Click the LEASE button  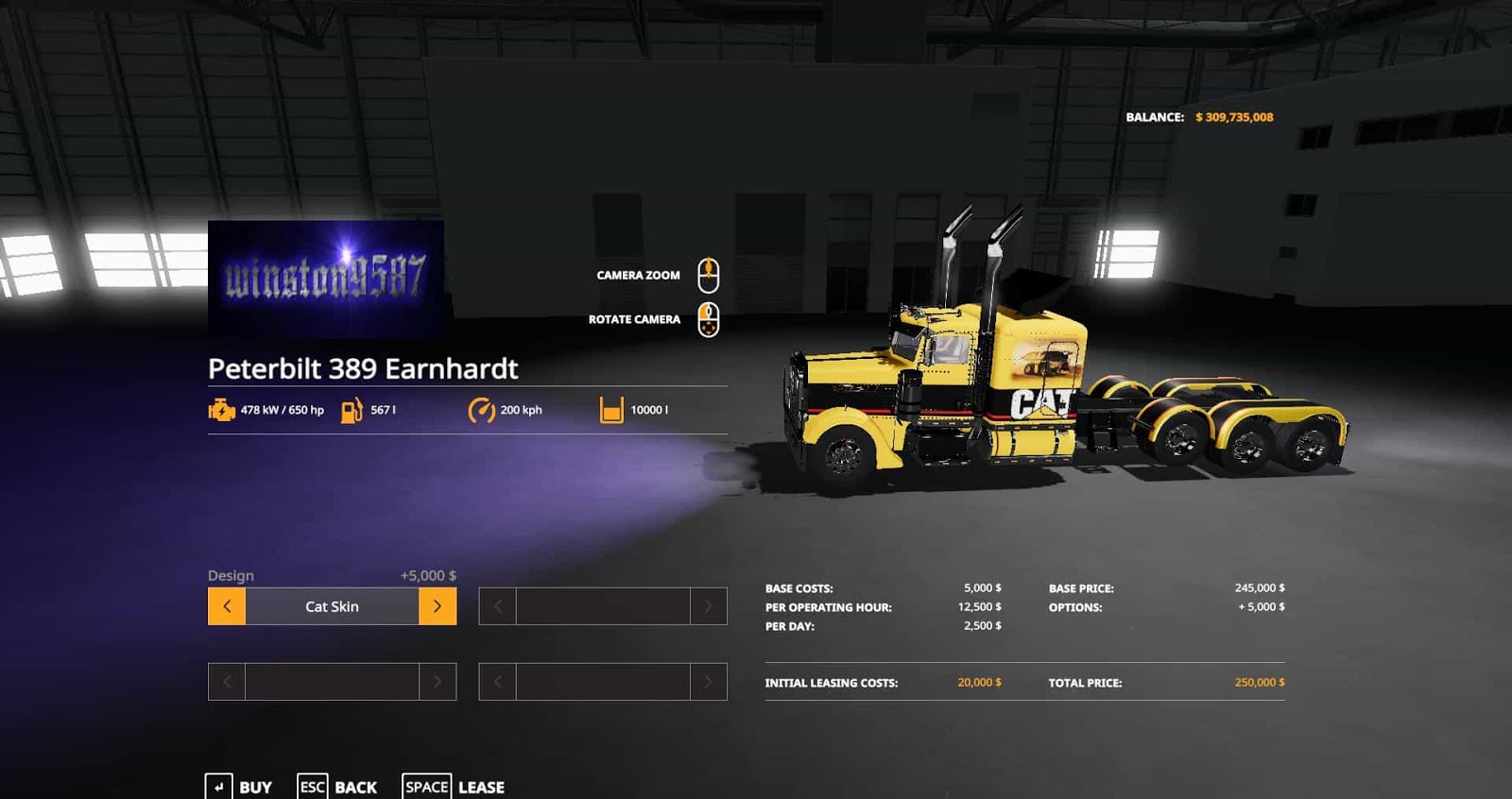click(x=481, y=787)
